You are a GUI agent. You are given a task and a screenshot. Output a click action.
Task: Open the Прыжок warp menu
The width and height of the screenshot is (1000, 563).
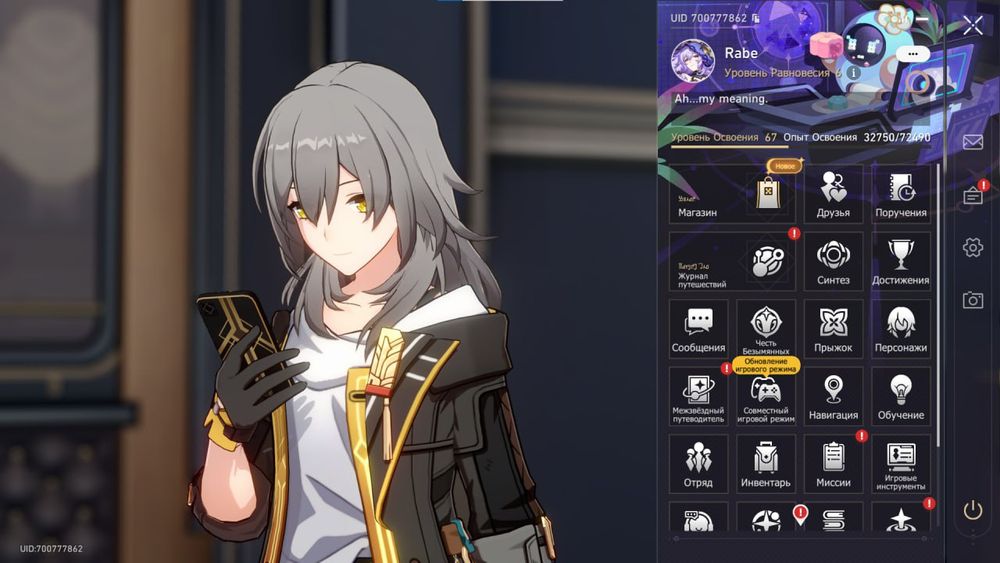coord(833,329)
